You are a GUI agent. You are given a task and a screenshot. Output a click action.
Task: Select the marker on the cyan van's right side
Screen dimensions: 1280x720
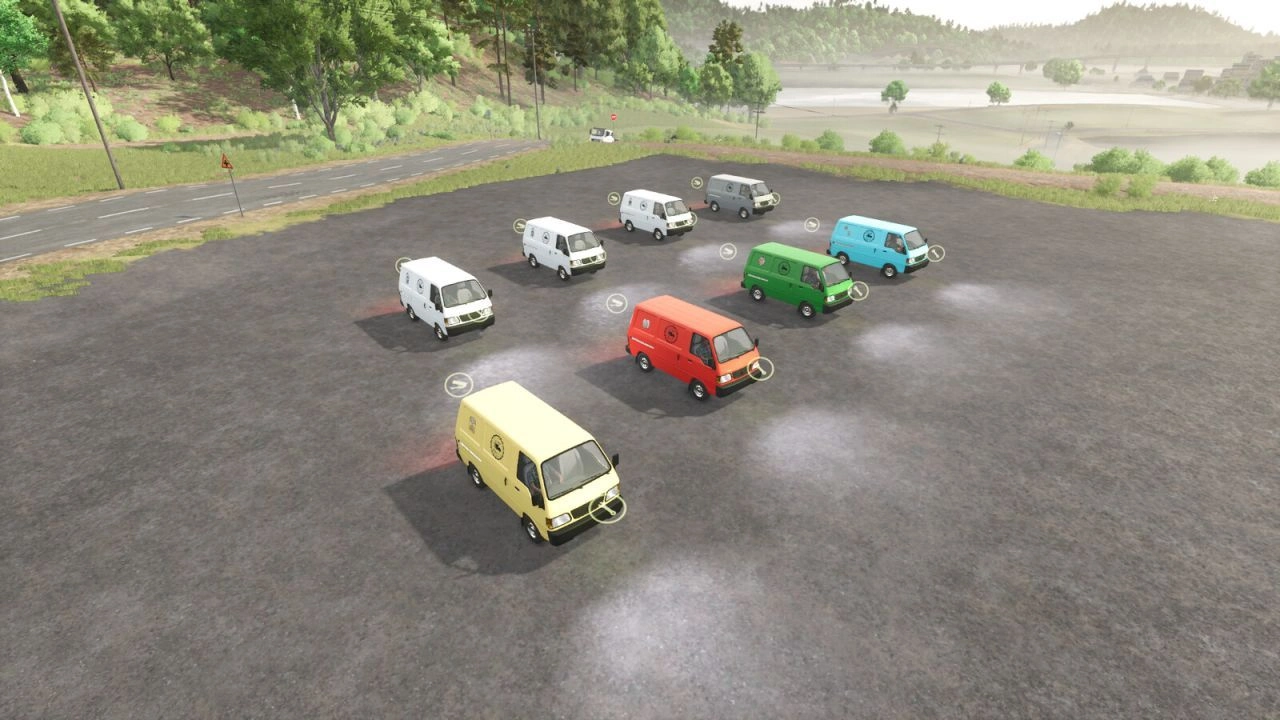934,253
